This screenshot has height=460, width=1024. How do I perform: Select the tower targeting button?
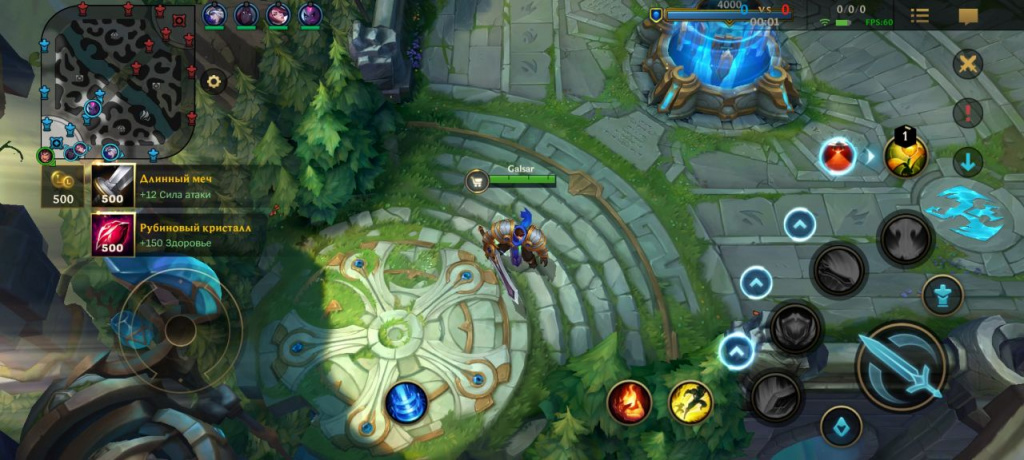click(941, 293)
